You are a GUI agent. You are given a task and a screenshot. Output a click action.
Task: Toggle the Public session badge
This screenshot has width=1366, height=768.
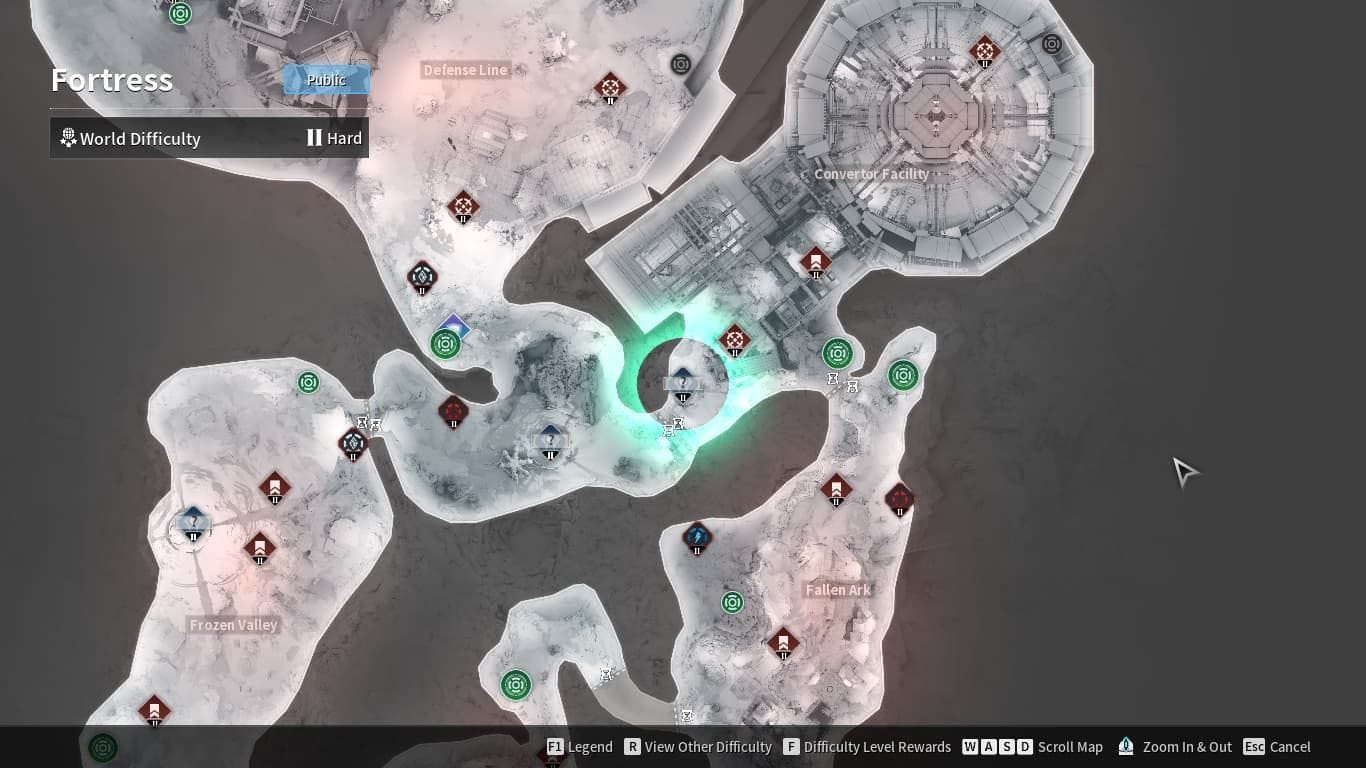[x=327, y=79]
